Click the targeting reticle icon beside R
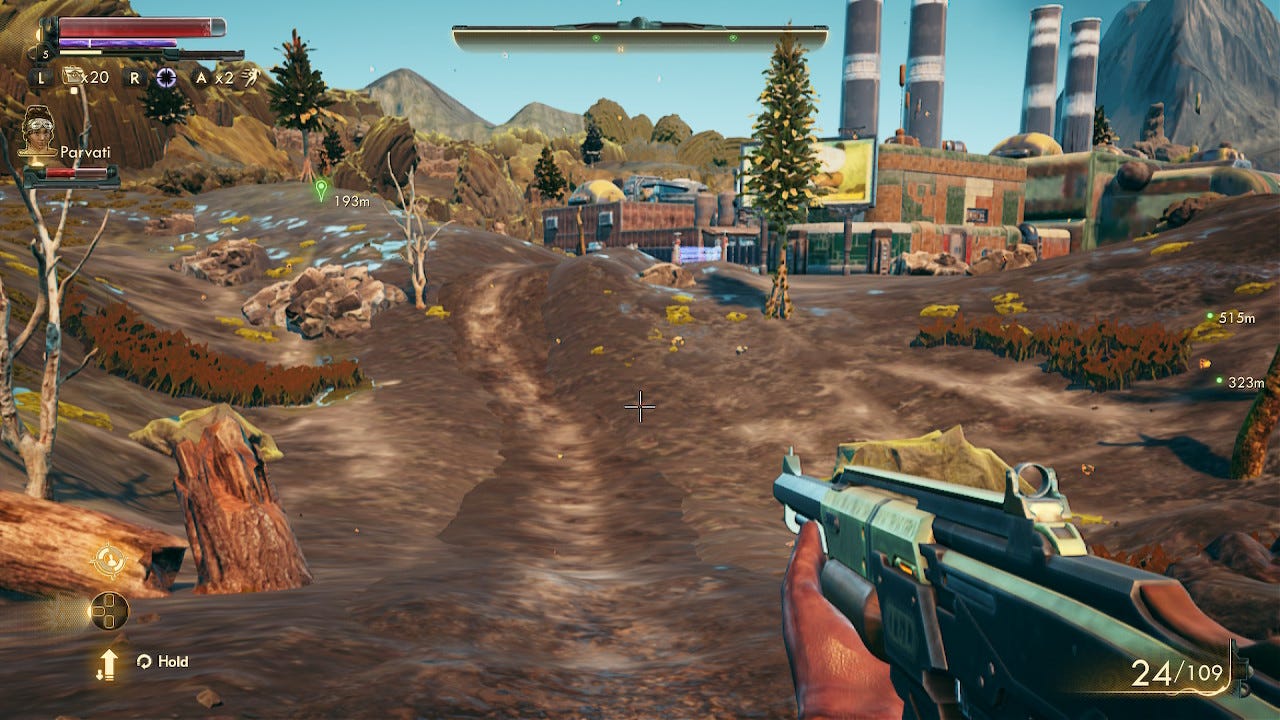The height and width of the screenshot is (720, 1280). tap(166, 77)
